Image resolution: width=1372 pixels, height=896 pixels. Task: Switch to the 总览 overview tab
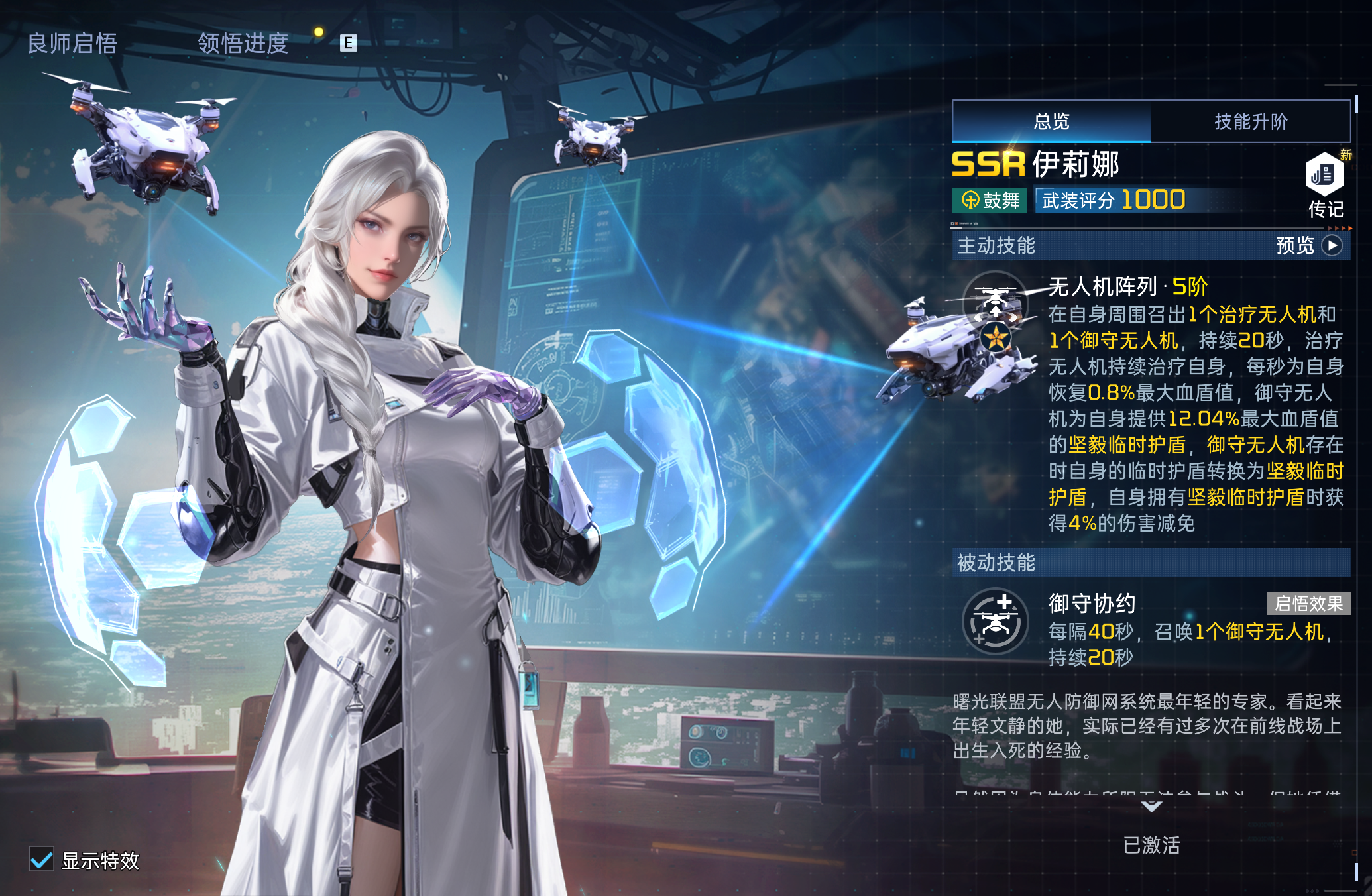click(x=1052, y=121)
